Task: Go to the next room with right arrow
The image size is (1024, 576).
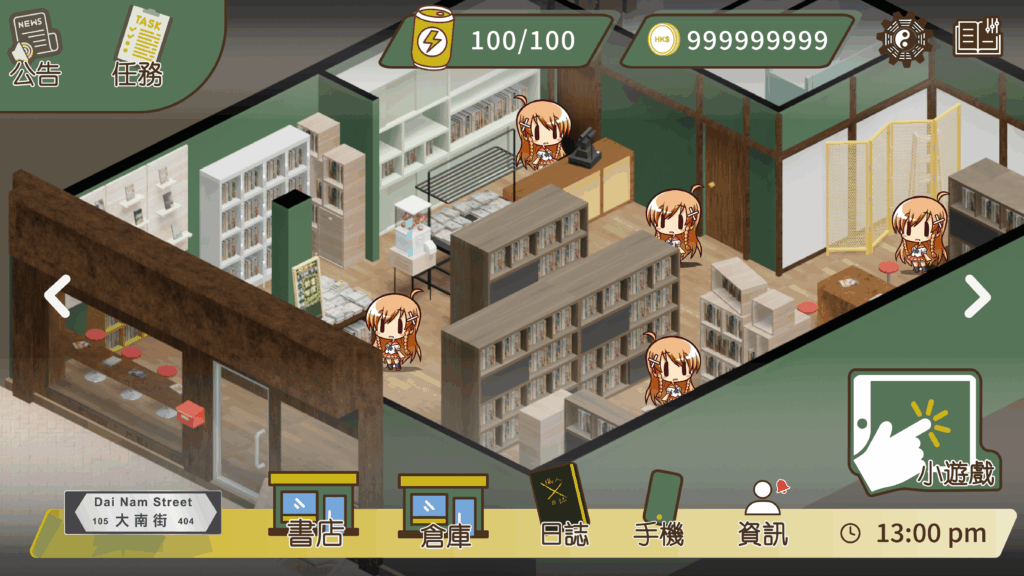Action: pyautogui.click(x=976, y=295)
